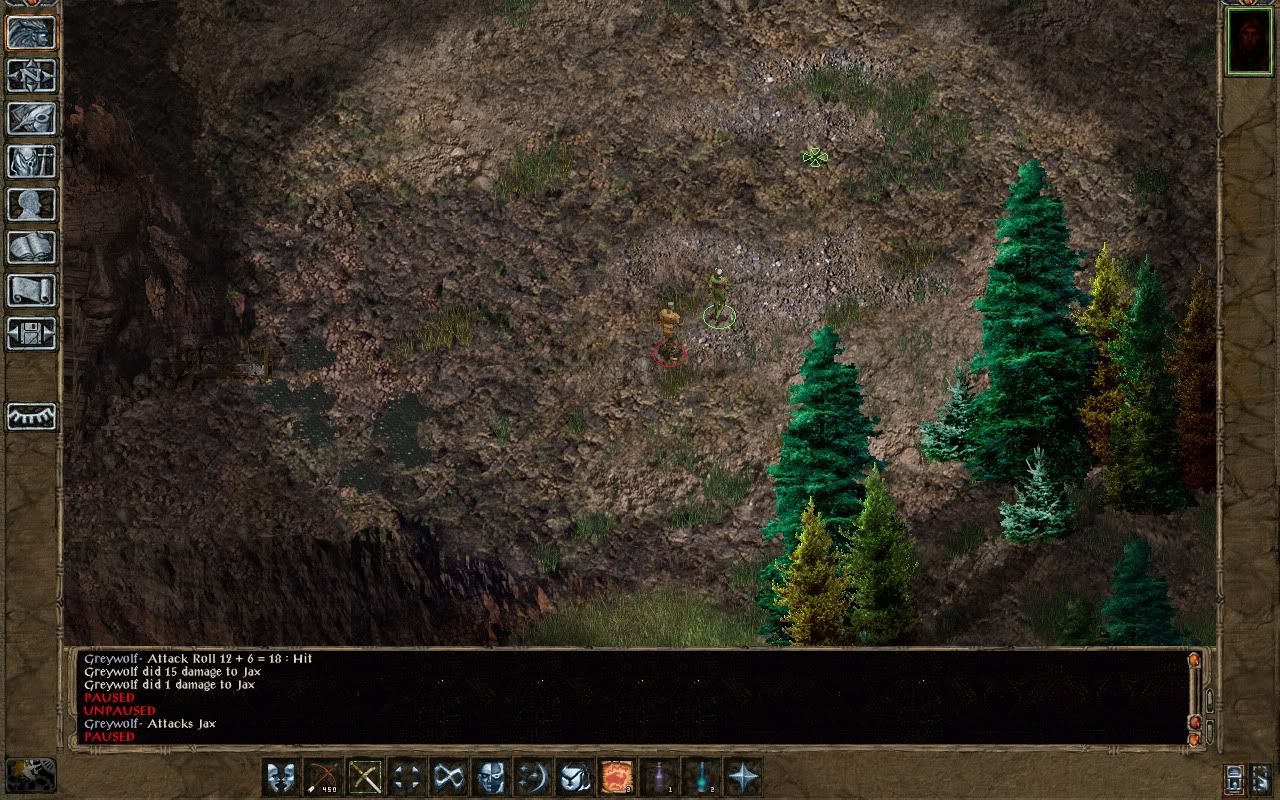This screenshot has width=1280, height=800.
Task: Rest the party using the closed eye button
Action: (31, 416)
